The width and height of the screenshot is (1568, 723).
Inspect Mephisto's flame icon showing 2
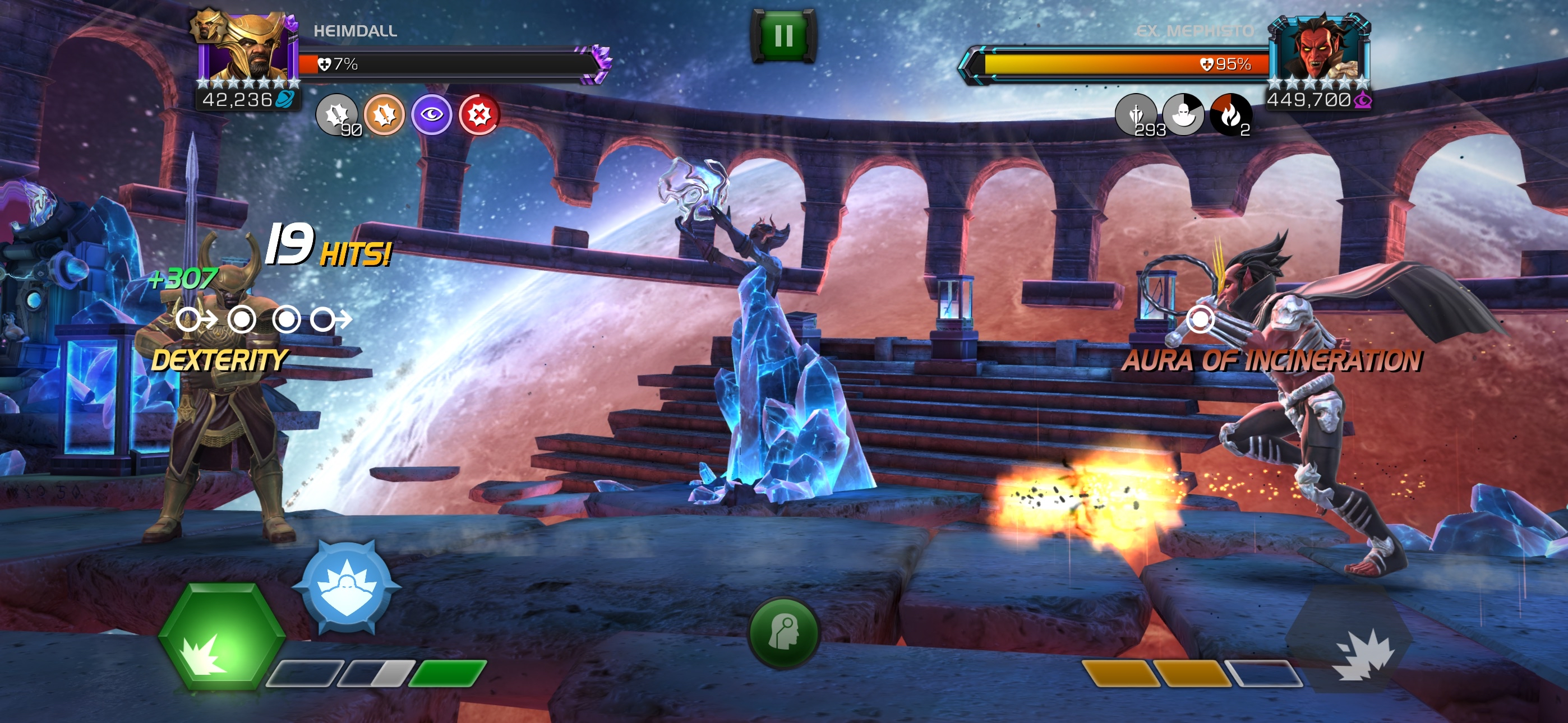pyautogui.click(x=1230, y=114)
